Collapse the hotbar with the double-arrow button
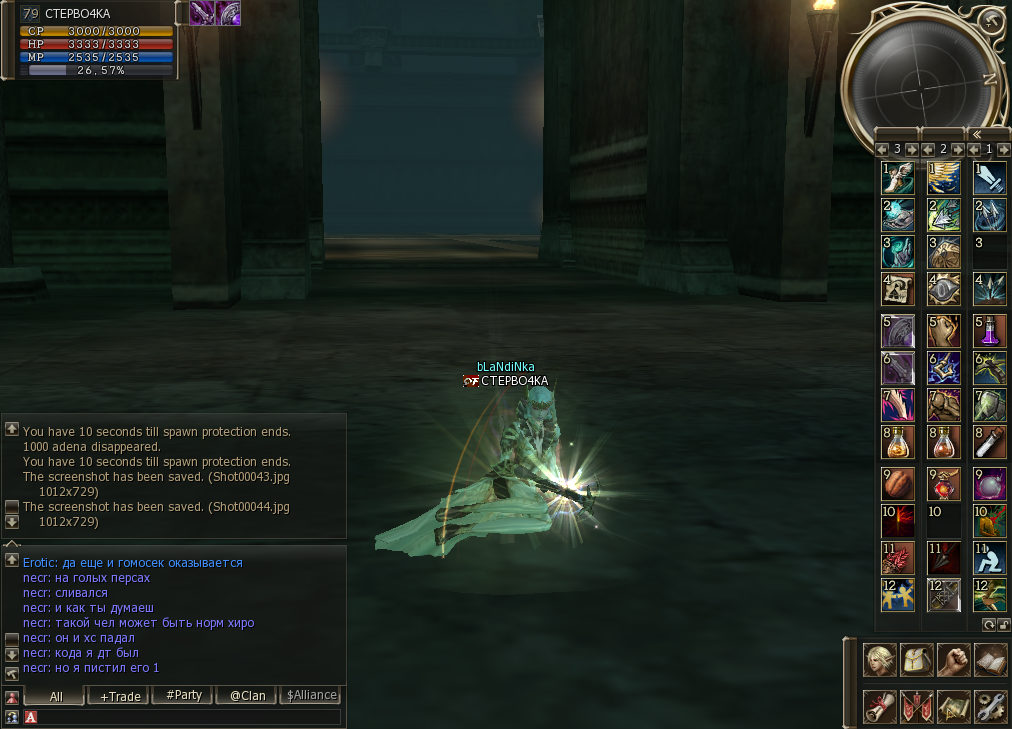The width and height of the screenshot is (1012, 729). coord(976,134)
